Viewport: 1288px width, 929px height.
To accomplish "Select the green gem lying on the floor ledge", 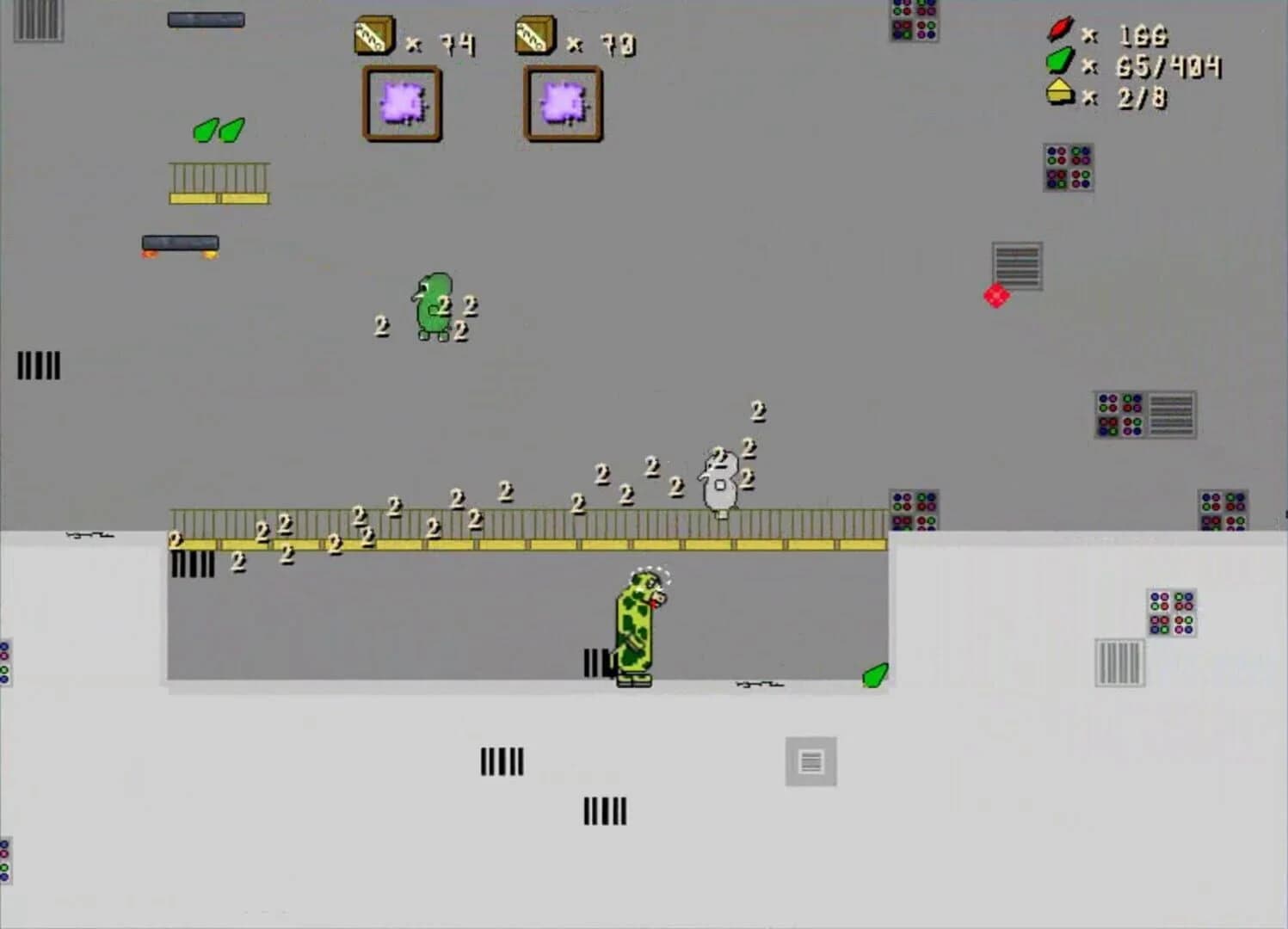I will pyautogui.click(x=874, y=676).
